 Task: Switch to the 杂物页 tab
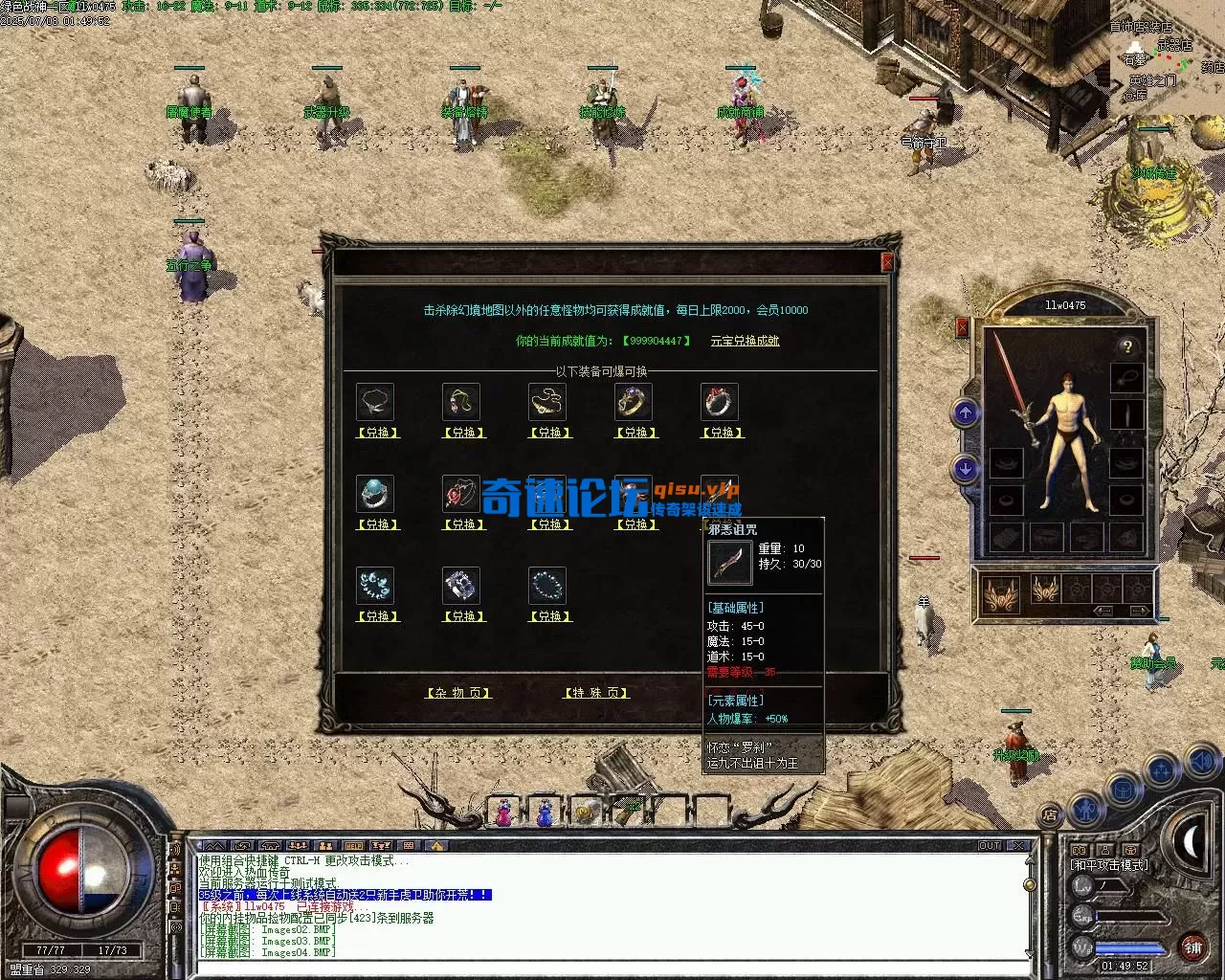[458, 693]
